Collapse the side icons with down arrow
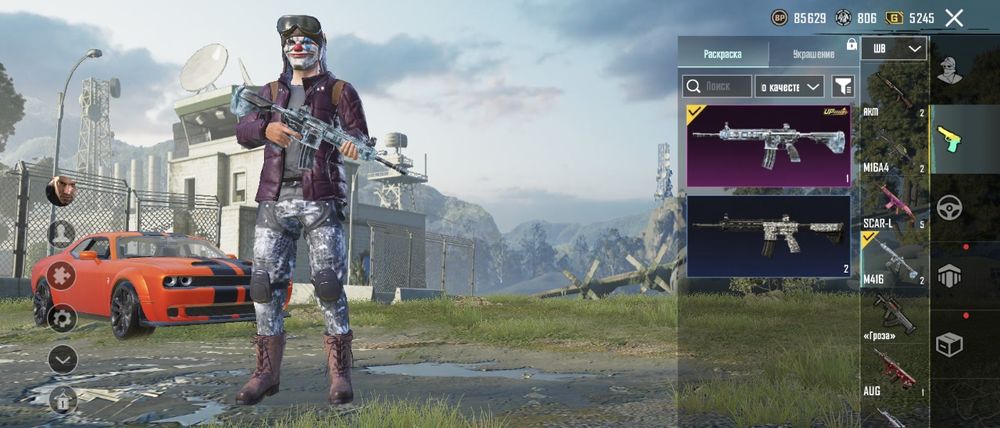Image resolution: width=1000 pixels, height=428 pixels. (62, 359)
